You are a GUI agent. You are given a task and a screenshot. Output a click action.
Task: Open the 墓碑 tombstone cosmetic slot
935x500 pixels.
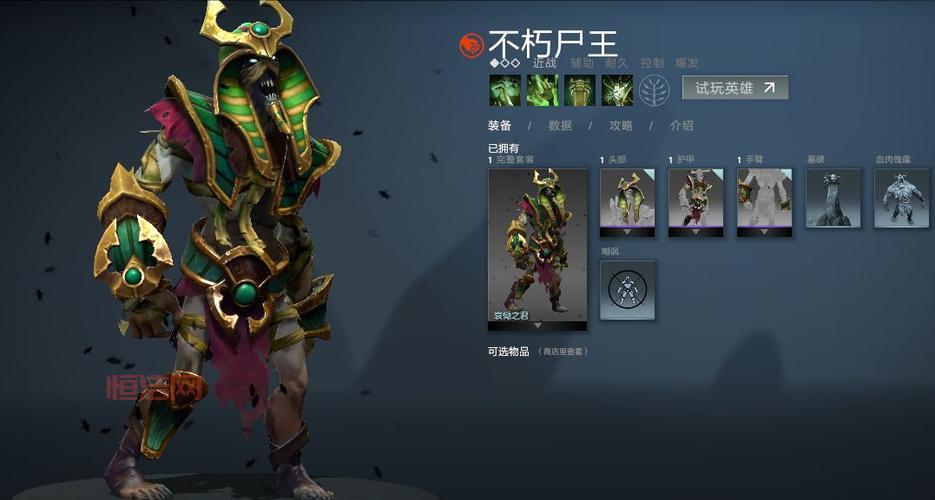pos(833,198)
